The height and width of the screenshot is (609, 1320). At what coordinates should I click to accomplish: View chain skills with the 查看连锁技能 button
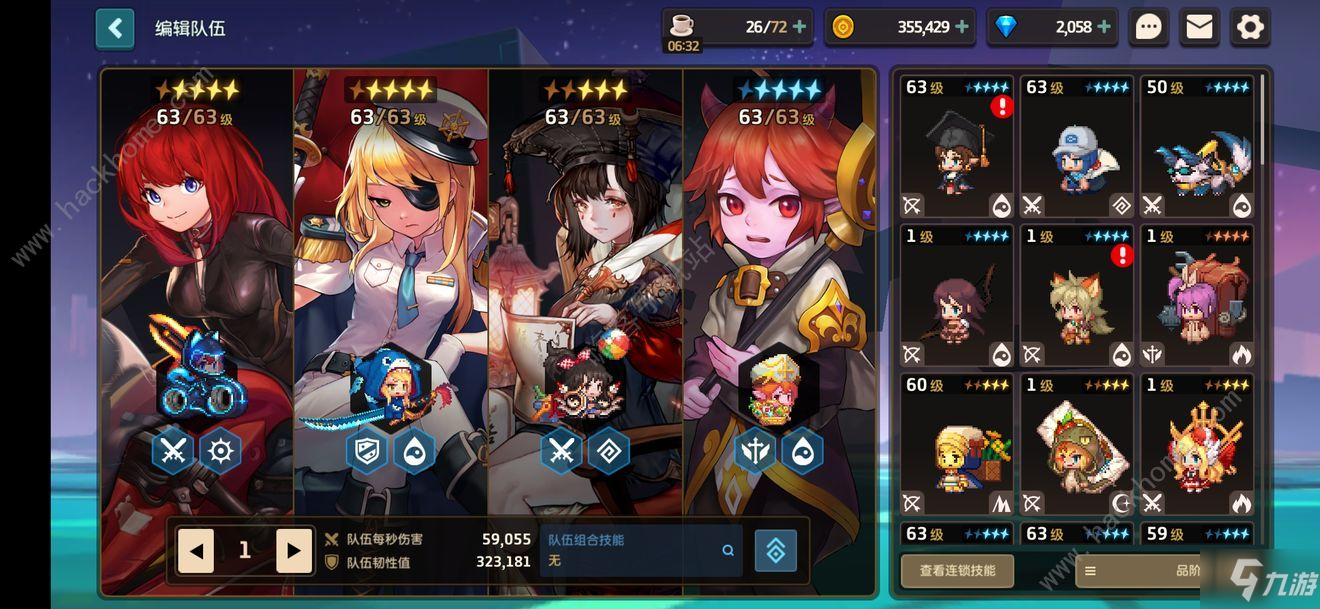click(x=957, y=570)
